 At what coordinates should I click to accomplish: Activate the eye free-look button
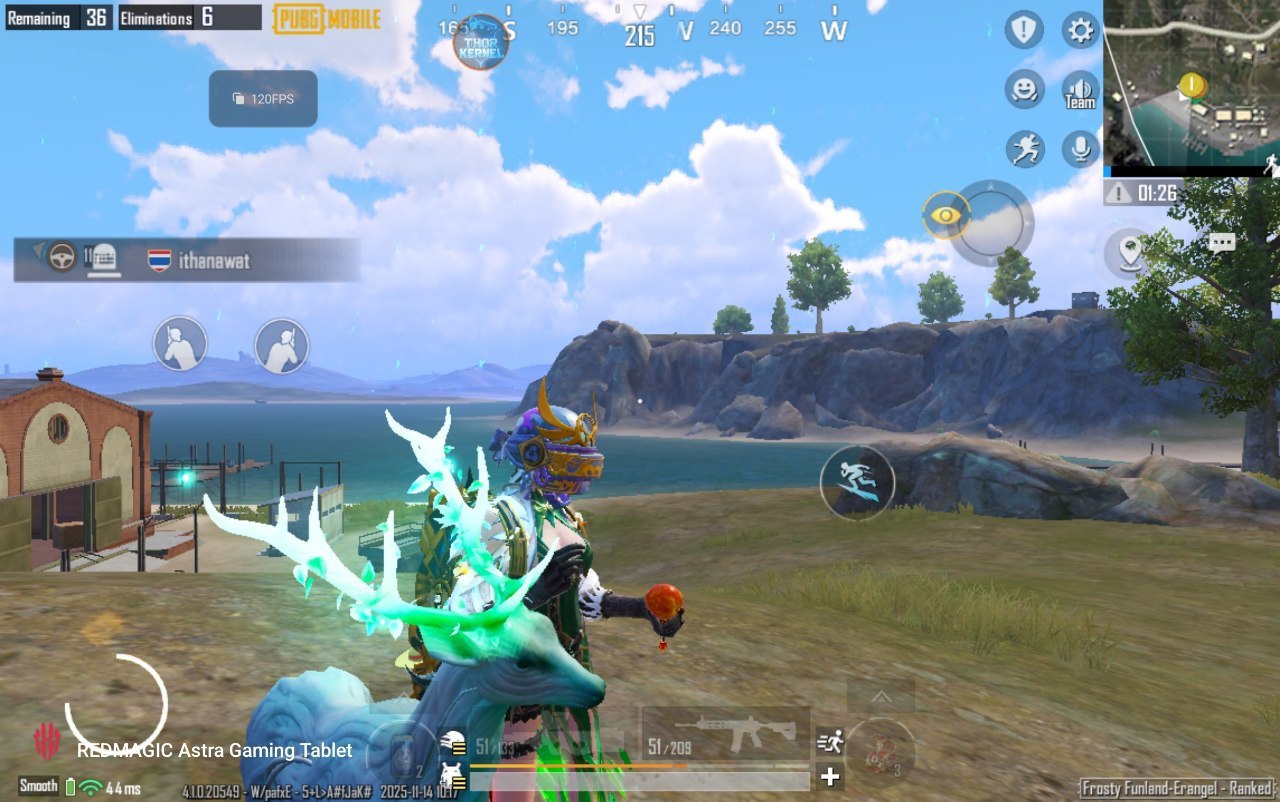946,214
